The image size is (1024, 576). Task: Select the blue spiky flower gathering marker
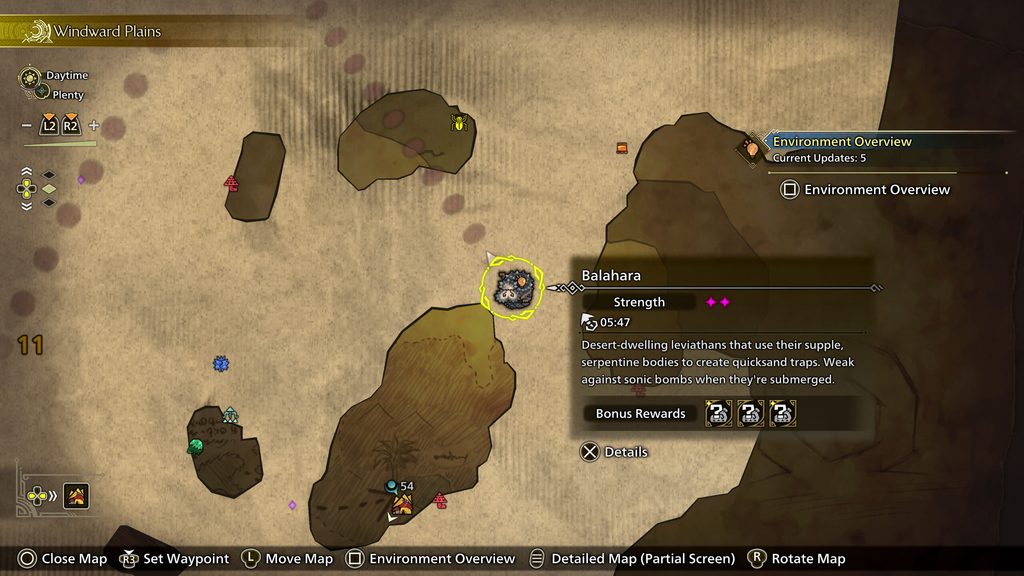(221, 364)
